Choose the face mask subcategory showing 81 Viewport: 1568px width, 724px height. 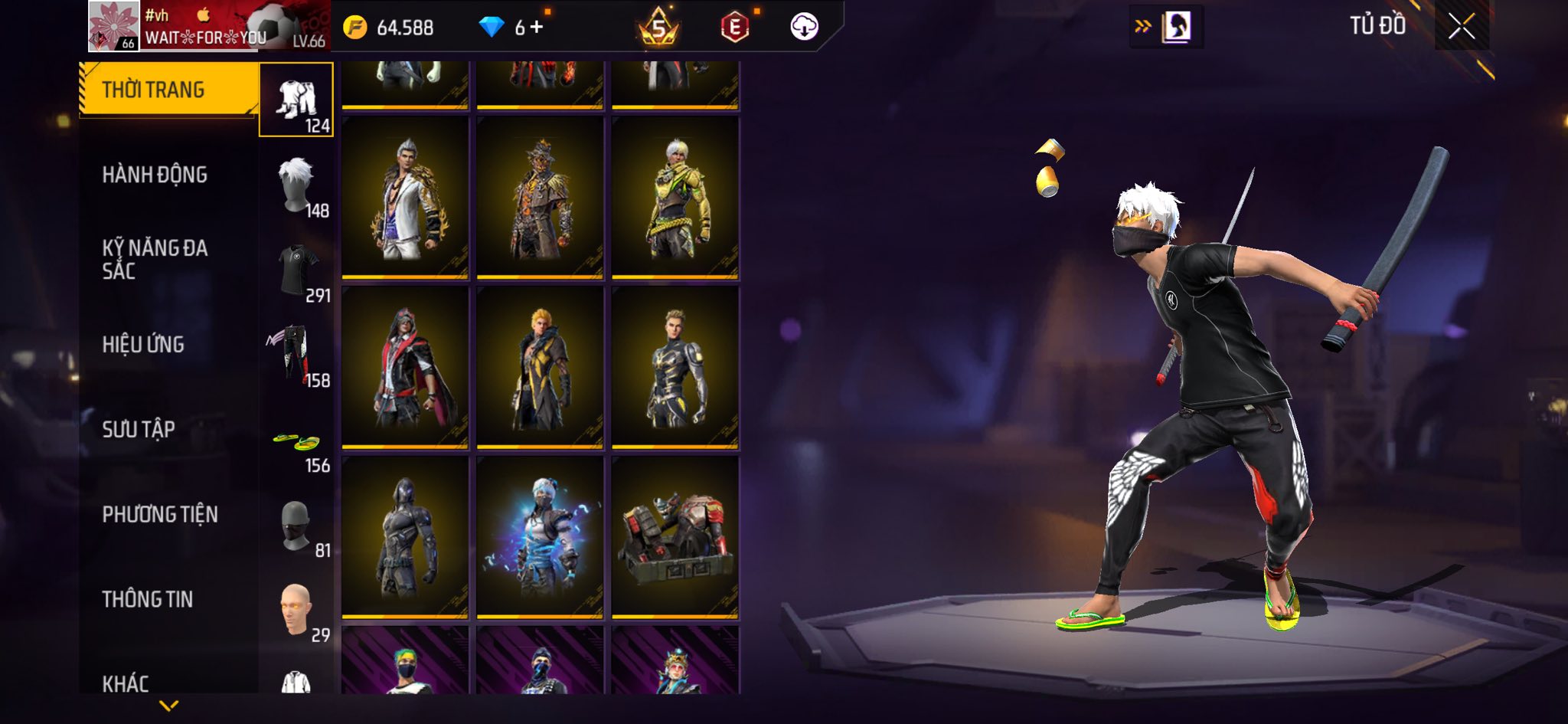(x=296, y=527)
